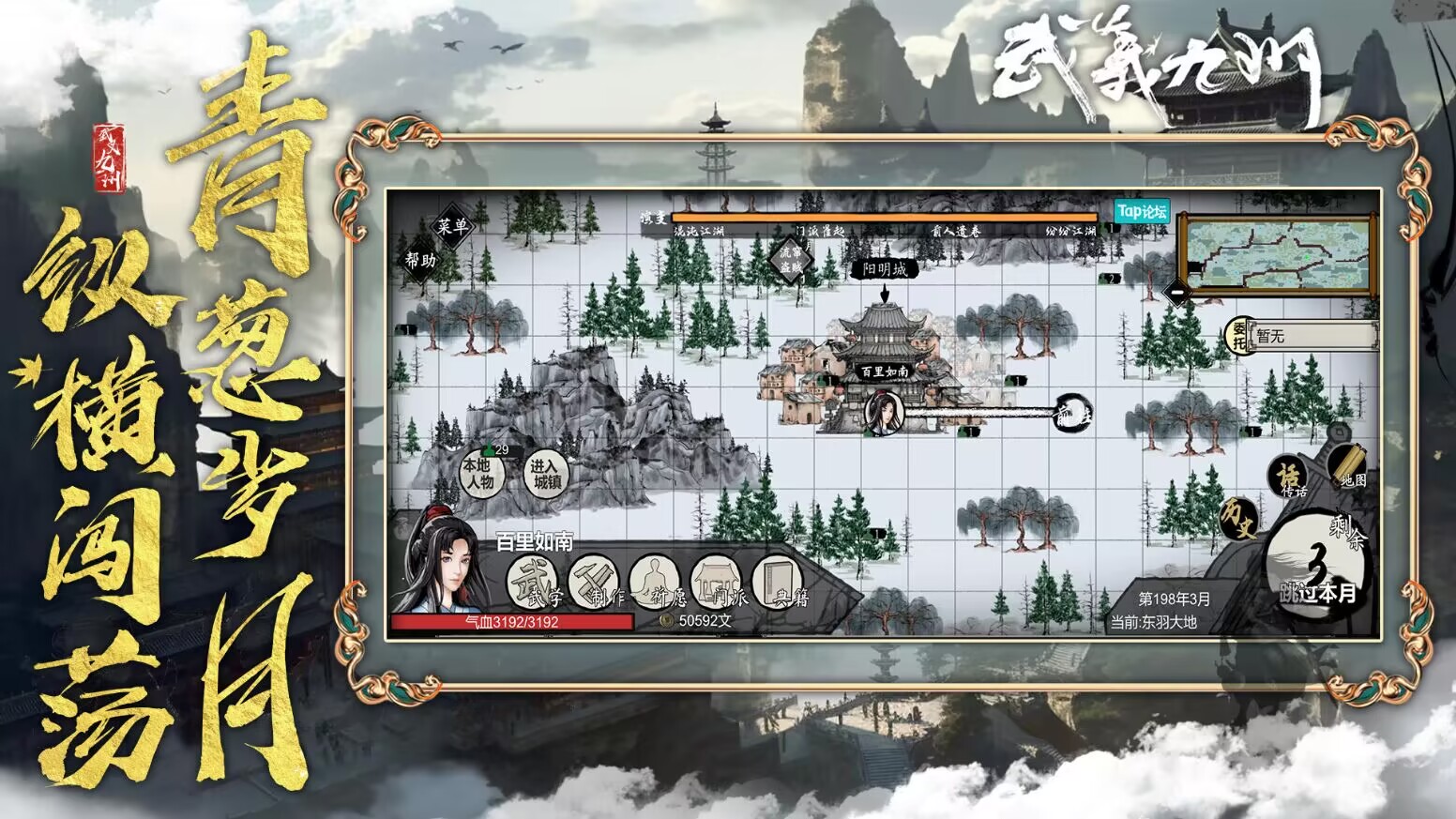Toggle the 委托 commission panel showing 暂无

(x=1240, y=338)
